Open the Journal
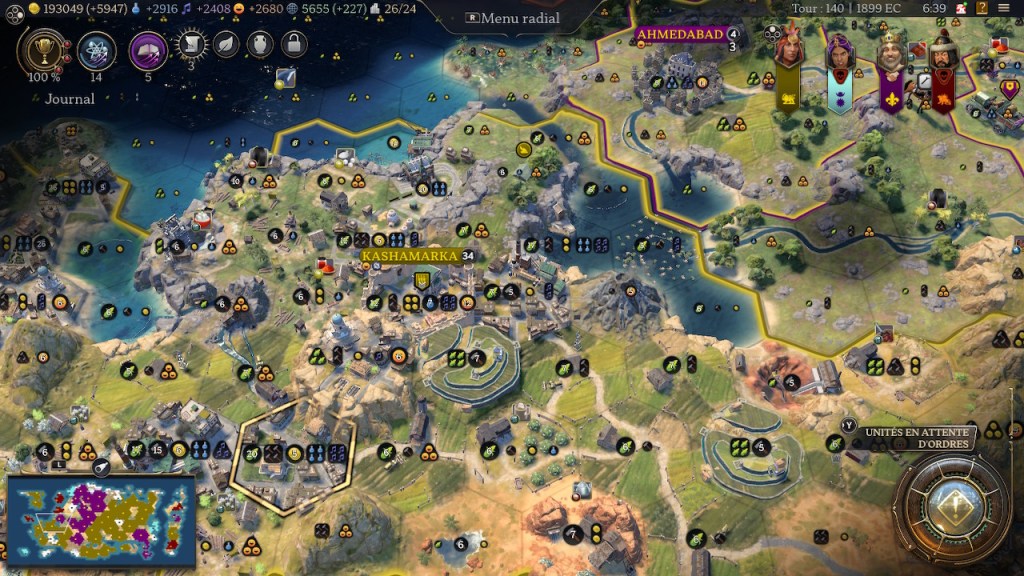This screenshot has width=1024, height=576. click(70, 99)
